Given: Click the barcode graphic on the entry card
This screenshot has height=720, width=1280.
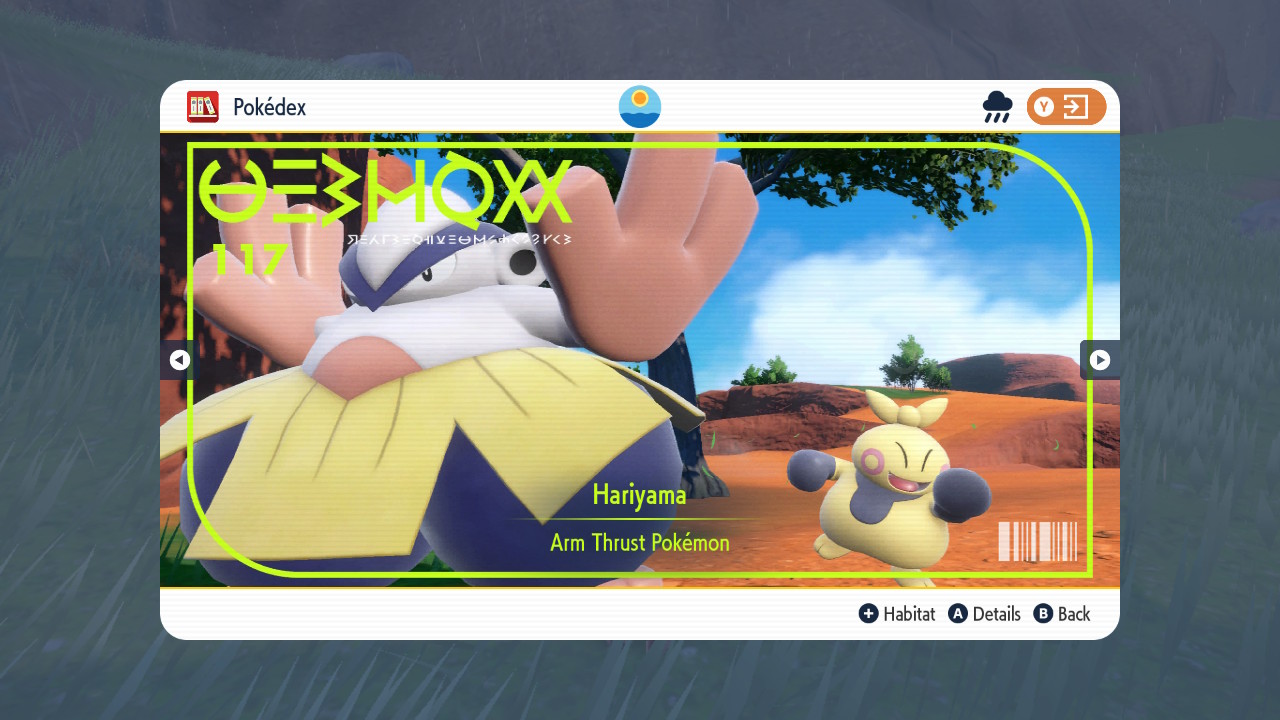Looking at the screenshot, I should 1038,541.
